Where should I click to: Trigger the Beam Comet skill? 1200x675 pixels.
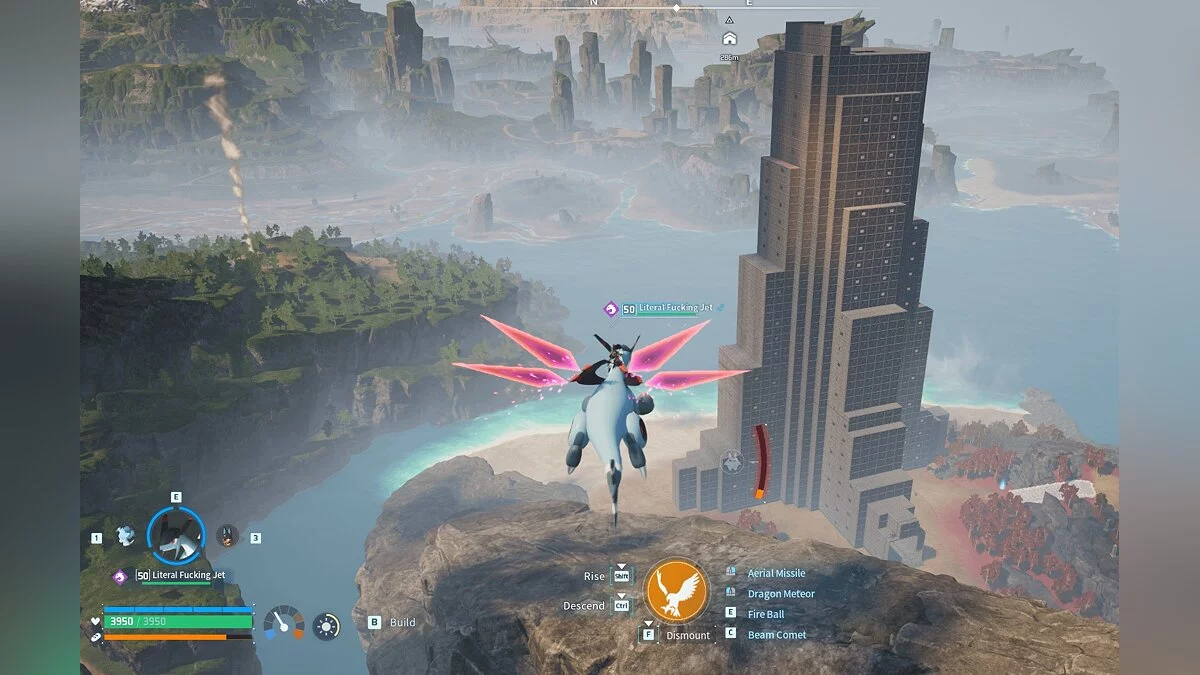[776, 634]
